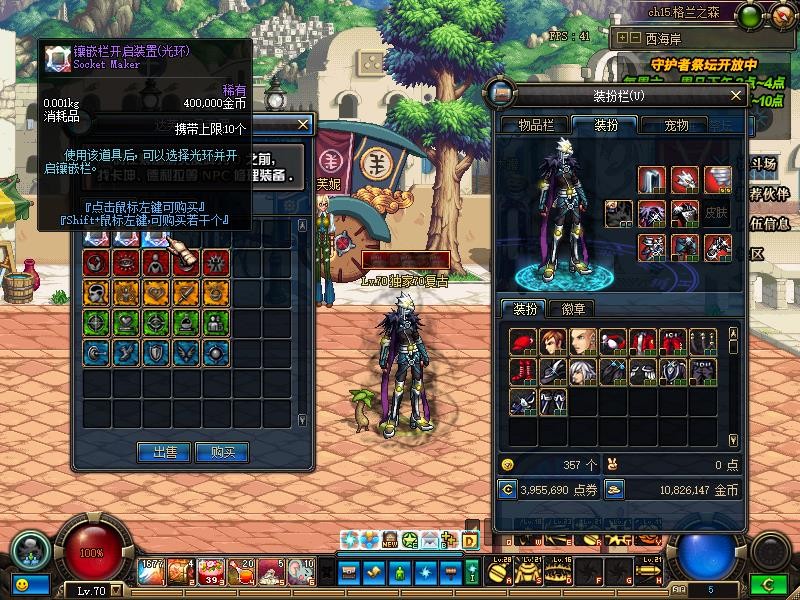Select the red eye emblem in the shop
The width and height of the screenshot is (800, 600).
click(x=126, y=262)
